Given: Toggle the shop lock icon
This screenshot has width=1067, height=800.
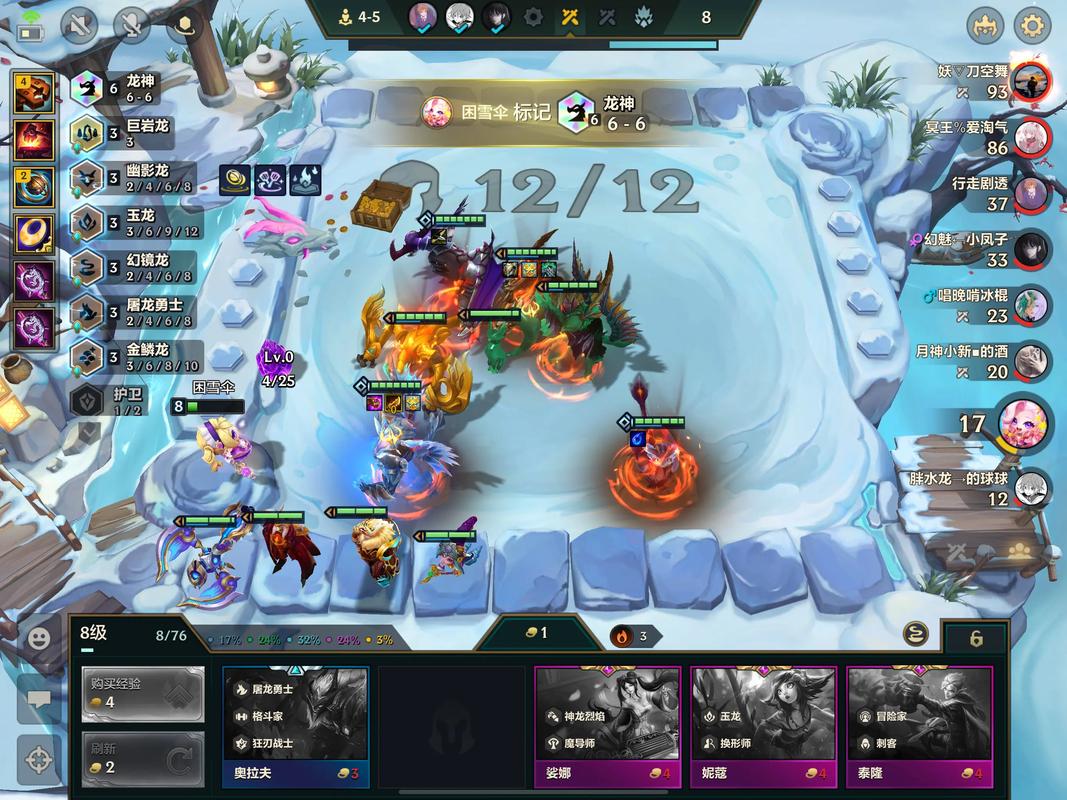Looking at the screenshot, I should click(976, 638).
